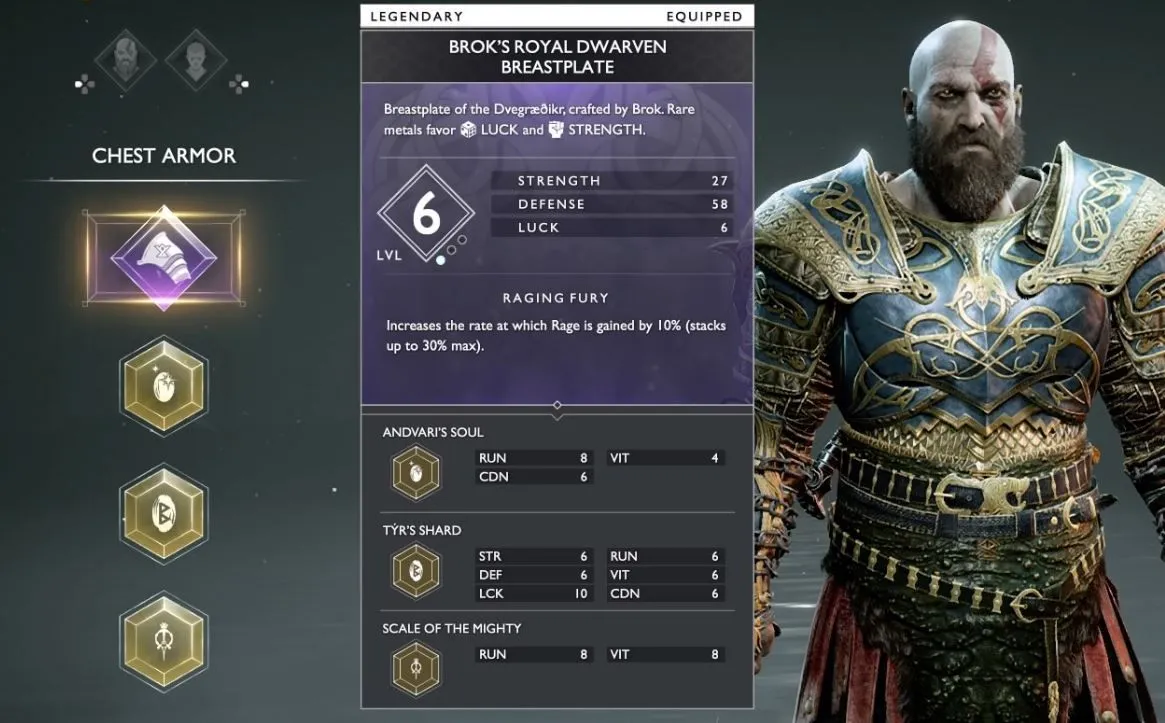Select the large hexagonal Scale of the Mighty socket
This screenshot has height=723, width=1165.
coord(164,639)
